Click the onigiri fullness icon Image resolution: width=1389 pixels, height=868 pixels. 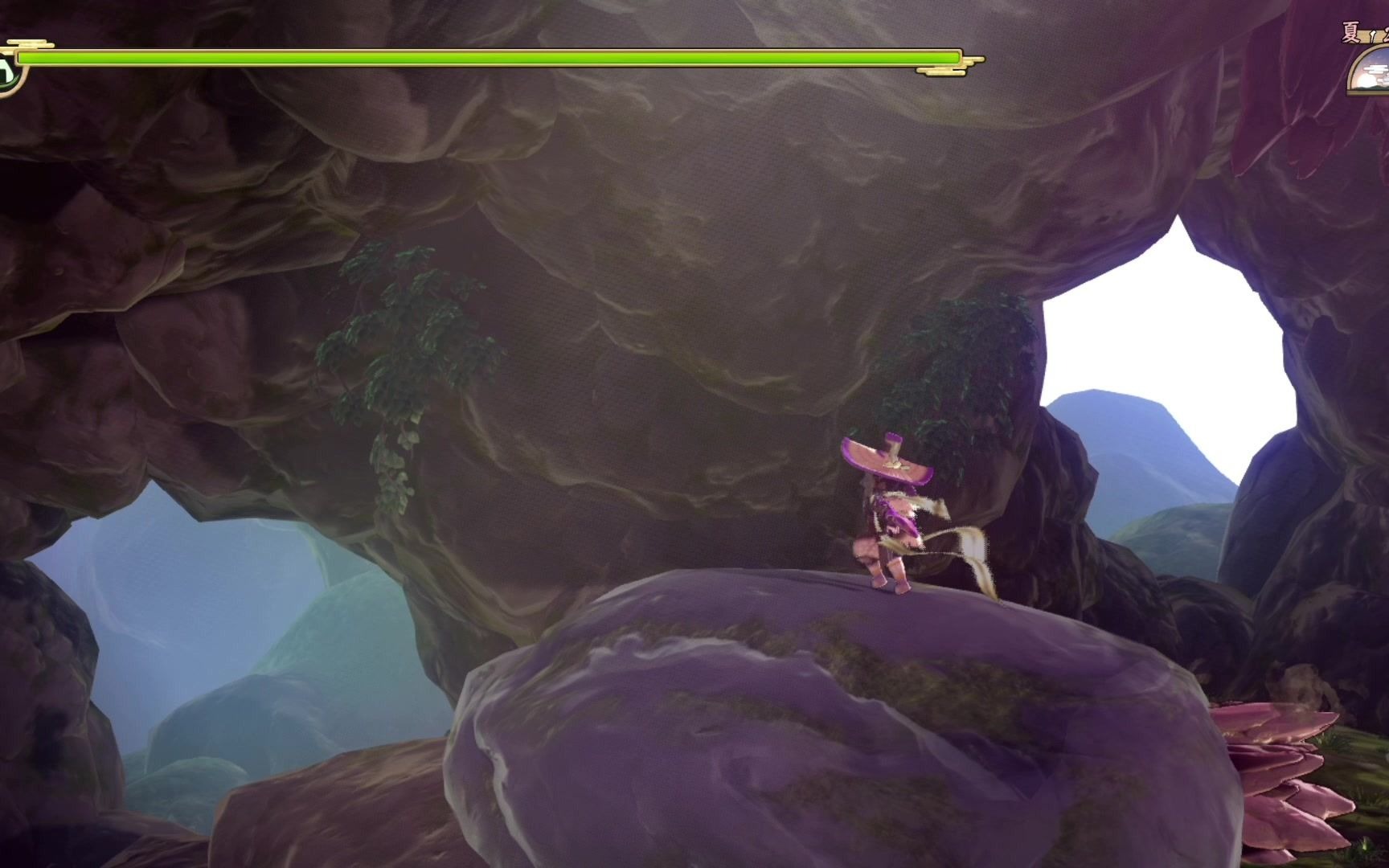pos(7,73)
